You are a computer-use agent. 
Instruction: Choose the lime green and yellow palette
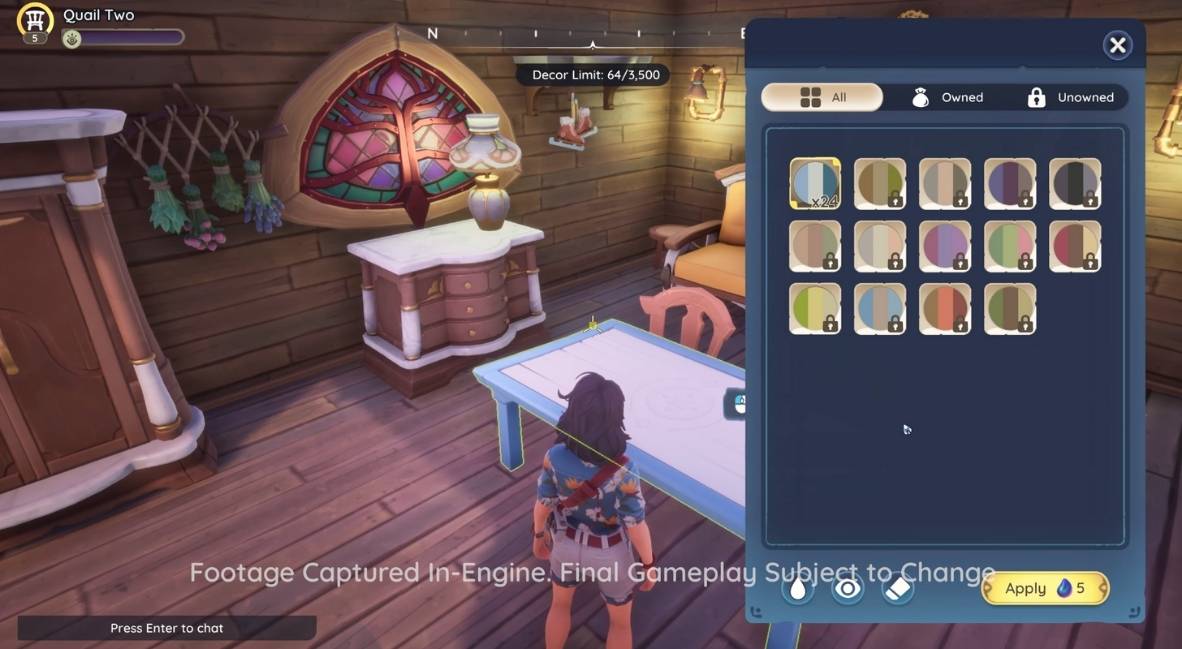(815, 309)
